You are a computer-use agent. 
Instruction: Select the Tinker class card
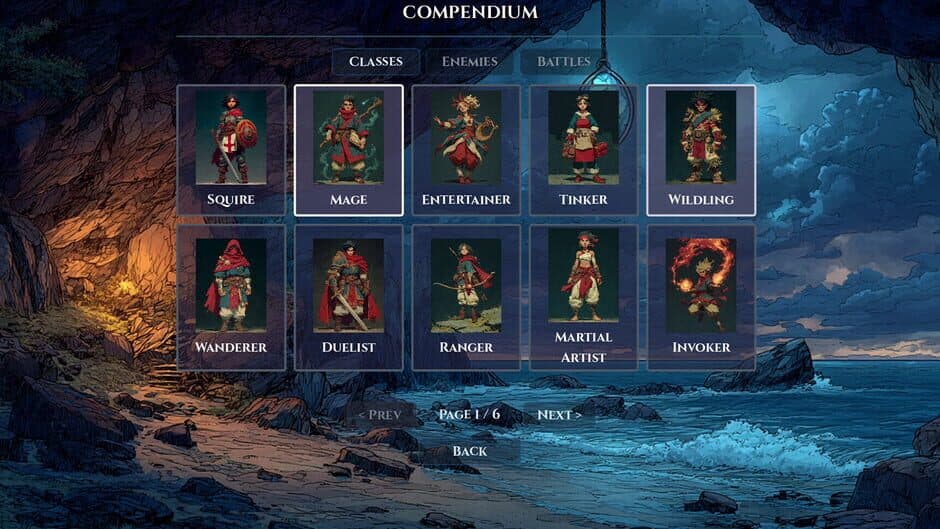[x=583, y=150]
